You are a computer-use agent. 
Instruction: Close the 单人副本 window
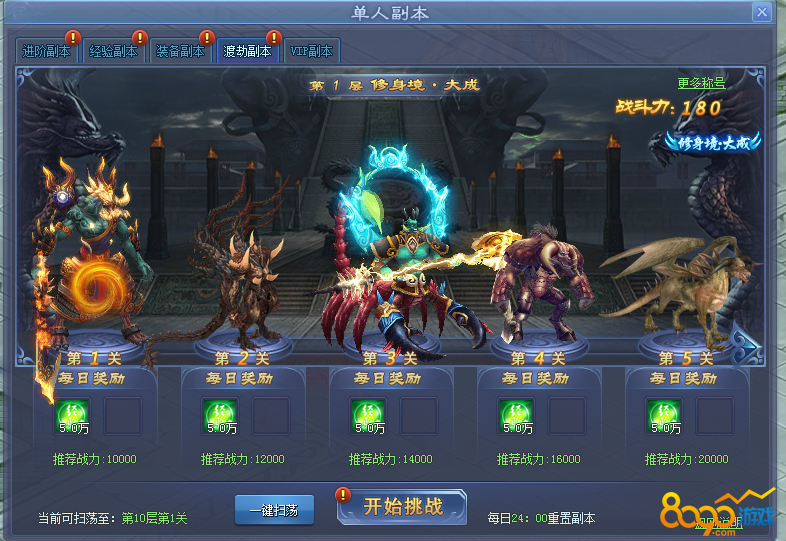click(762, 13)
